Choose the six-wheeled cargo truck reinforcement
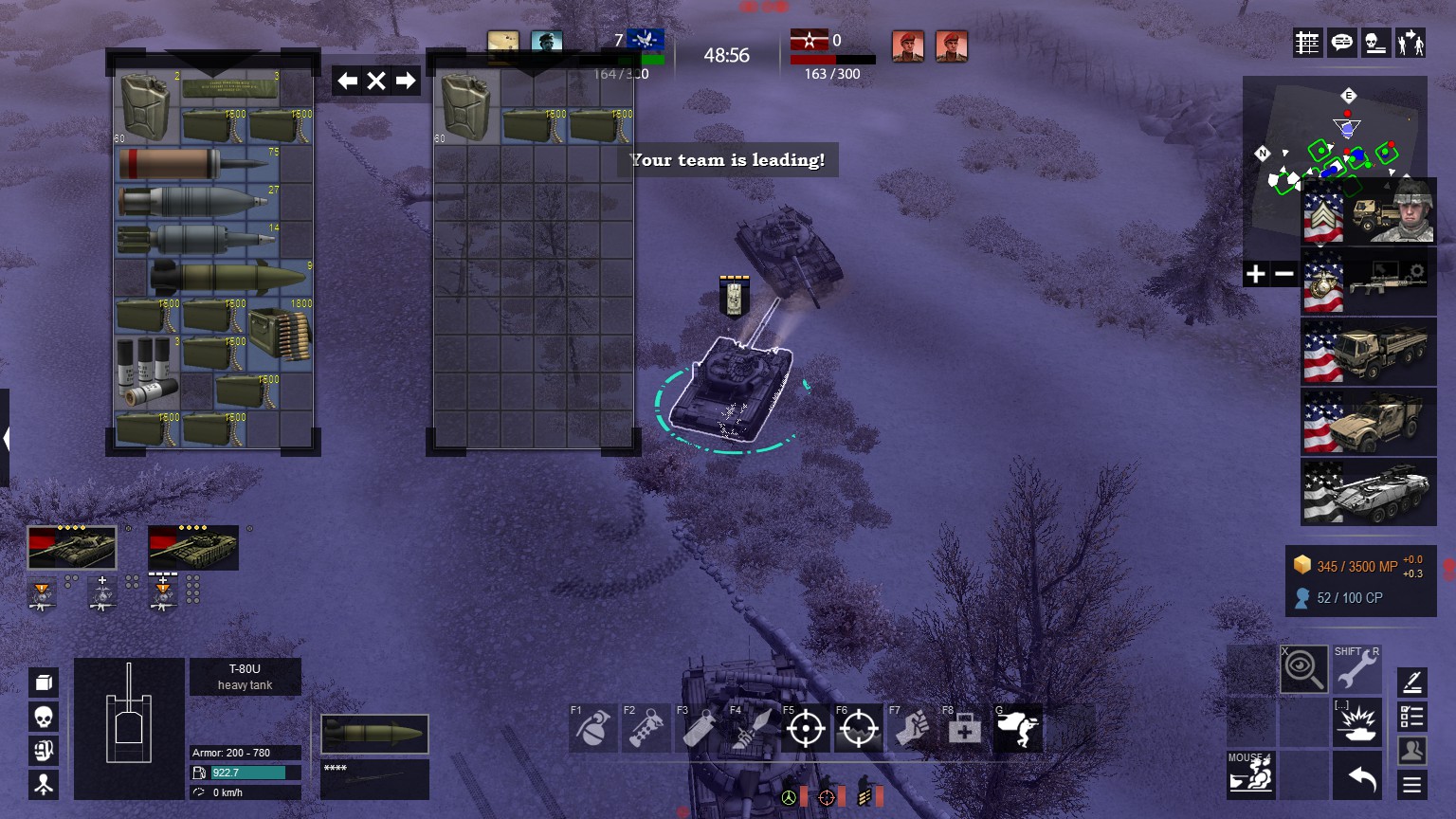Screen dimensions: 1456x819 pos(1368,351)
